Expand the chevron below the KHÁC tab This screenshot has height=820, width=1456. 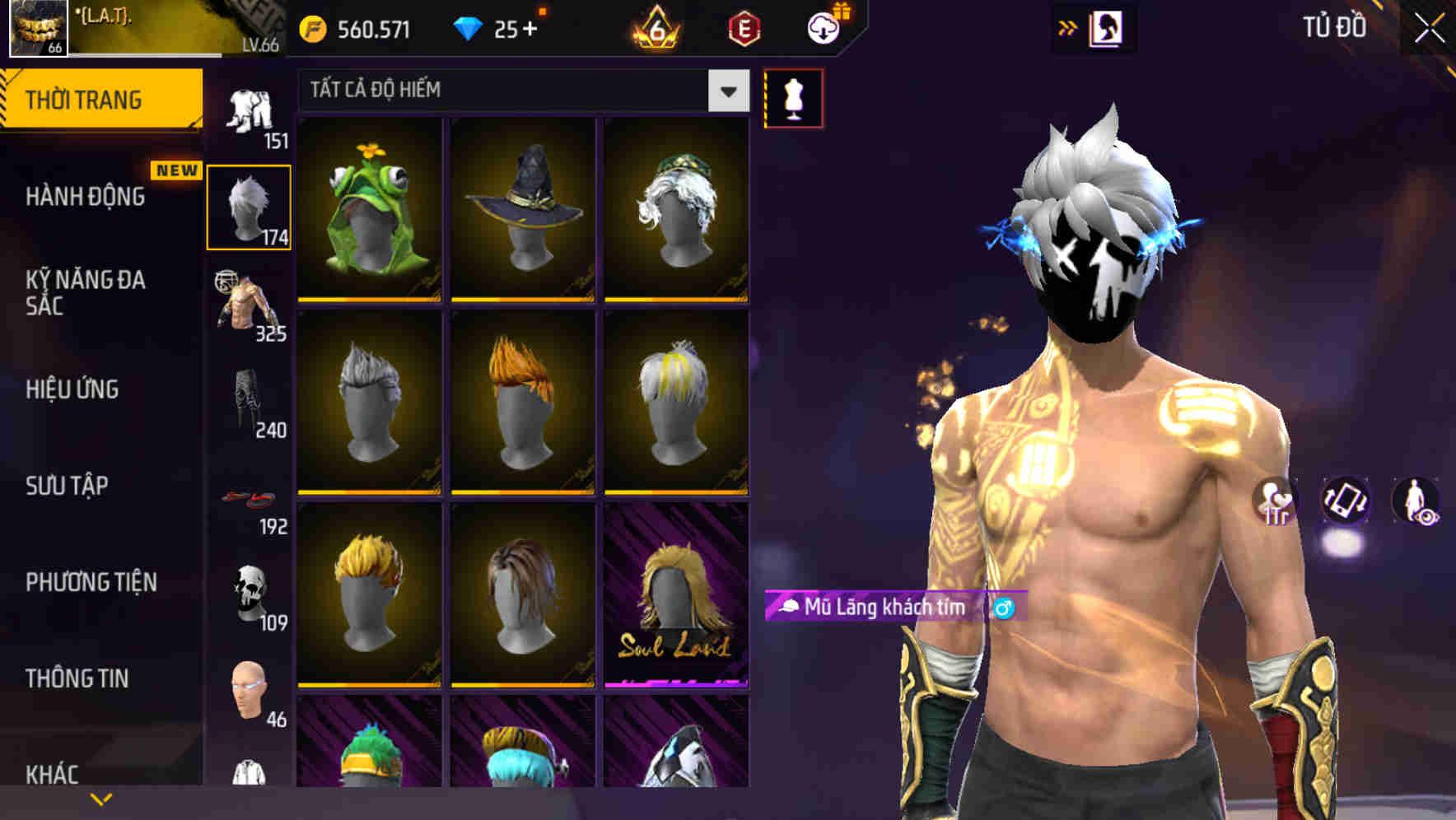(100, 797)
